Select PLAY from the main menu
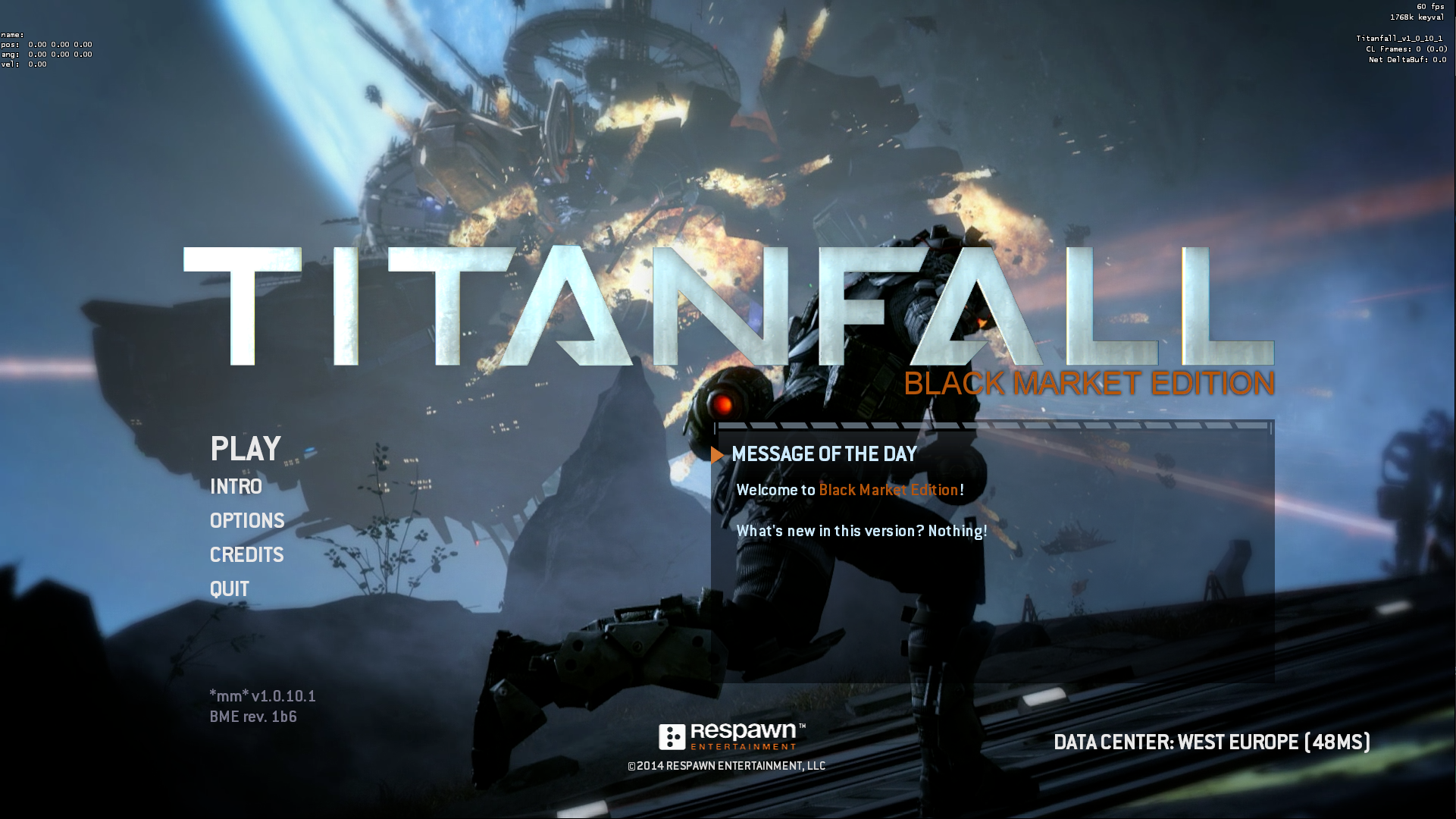This screenshot has height=819, width=1456. tap(245, 448)
